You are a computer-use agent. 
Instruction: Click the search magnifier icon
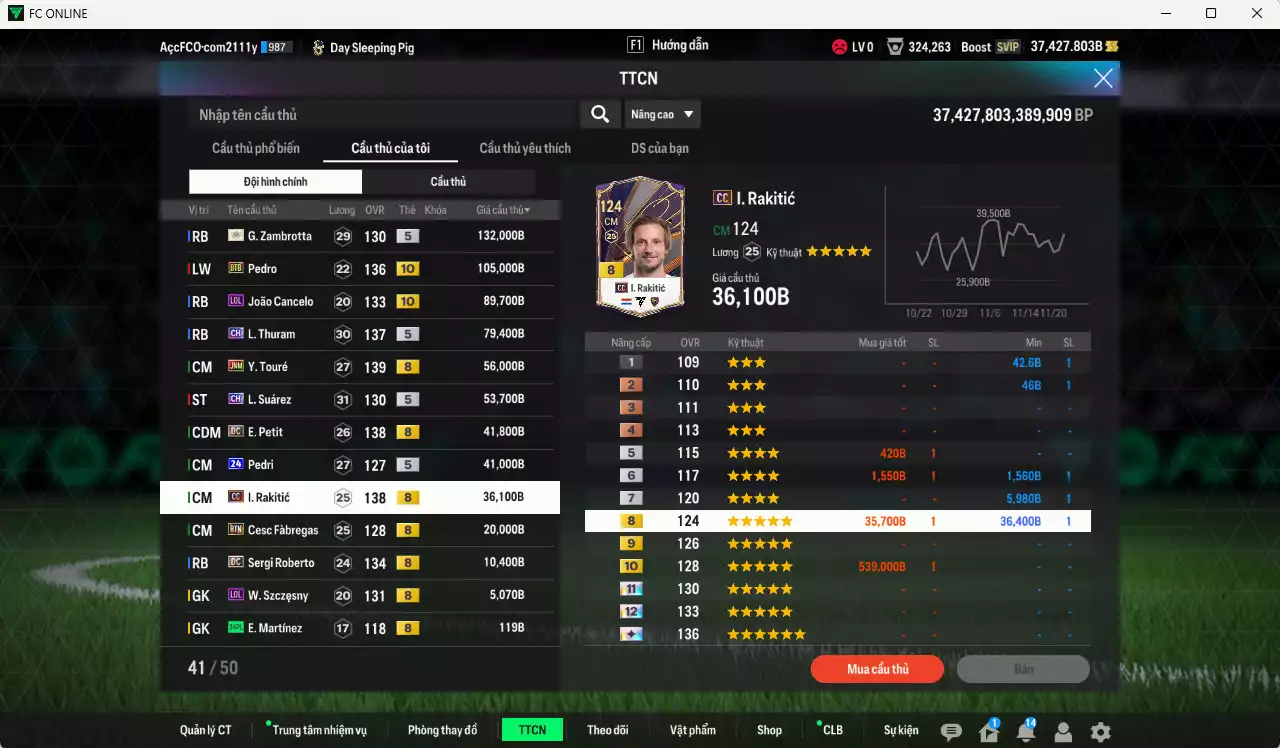pyautogui.click(x=600, y=114)
